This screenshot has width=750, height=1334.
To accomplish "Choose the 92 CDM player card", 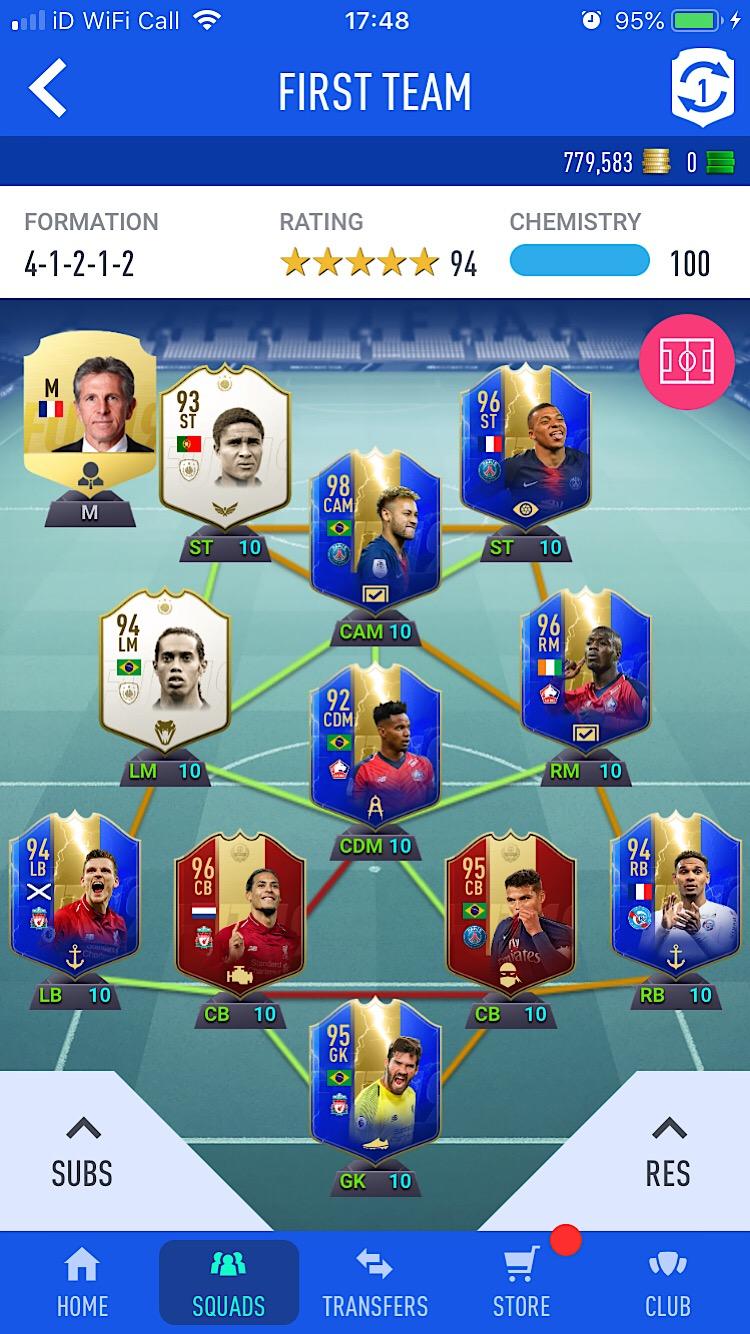I will tap(375, 745).
